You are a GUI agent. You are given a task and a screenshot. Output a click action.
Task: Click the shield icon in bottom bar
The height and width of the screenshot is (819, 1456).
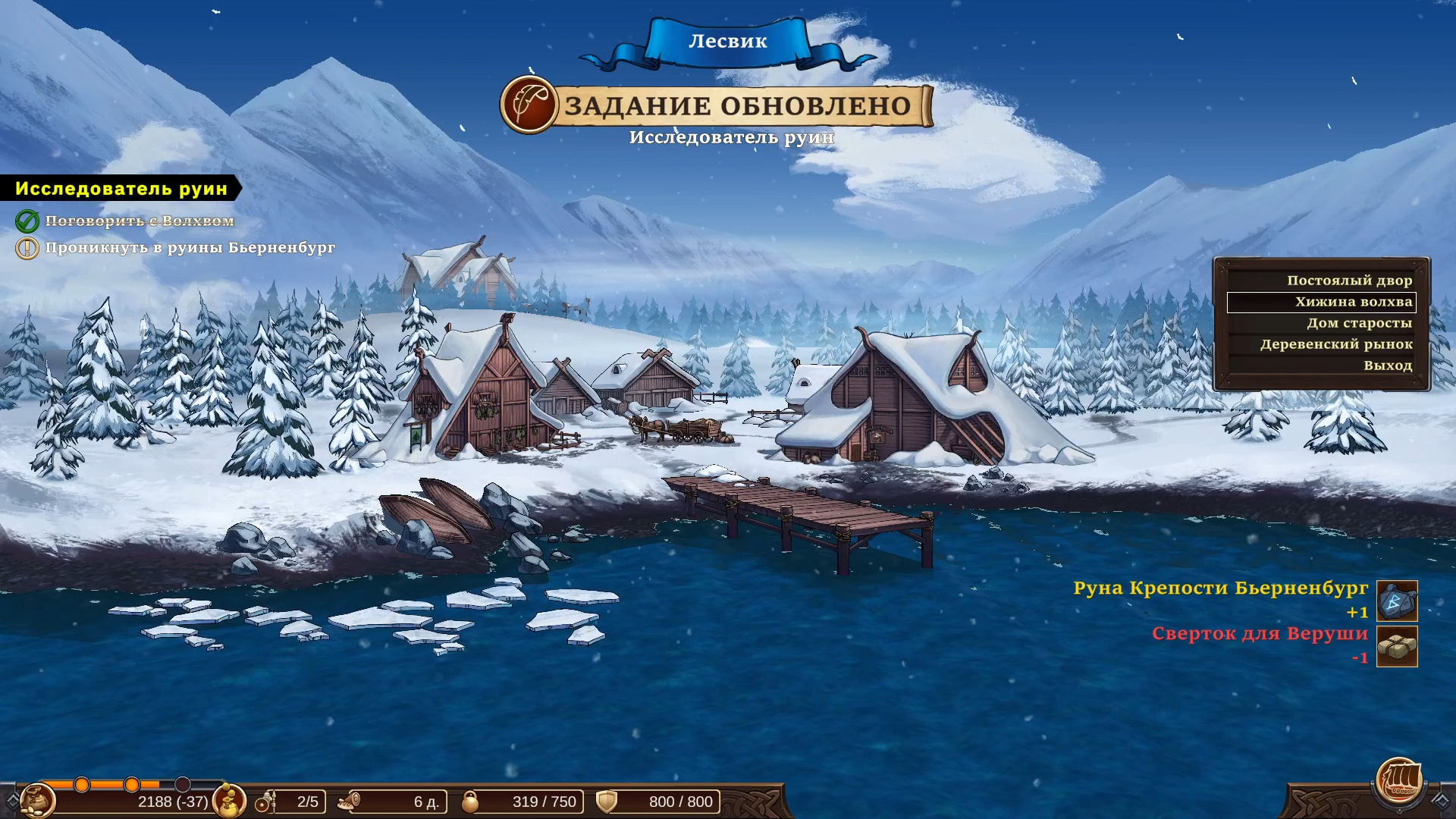(607, 802)
